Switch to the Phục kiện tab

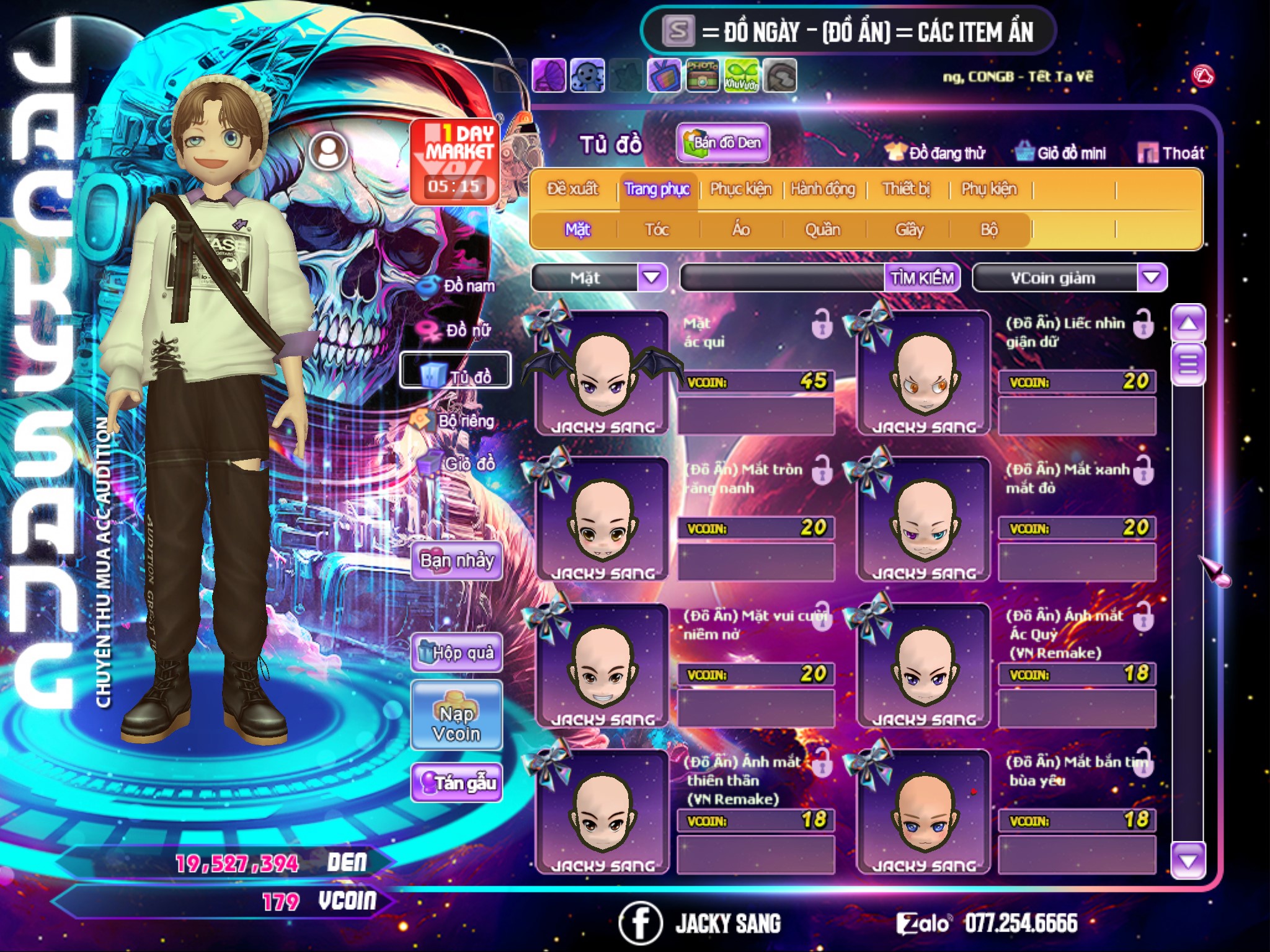740,189
